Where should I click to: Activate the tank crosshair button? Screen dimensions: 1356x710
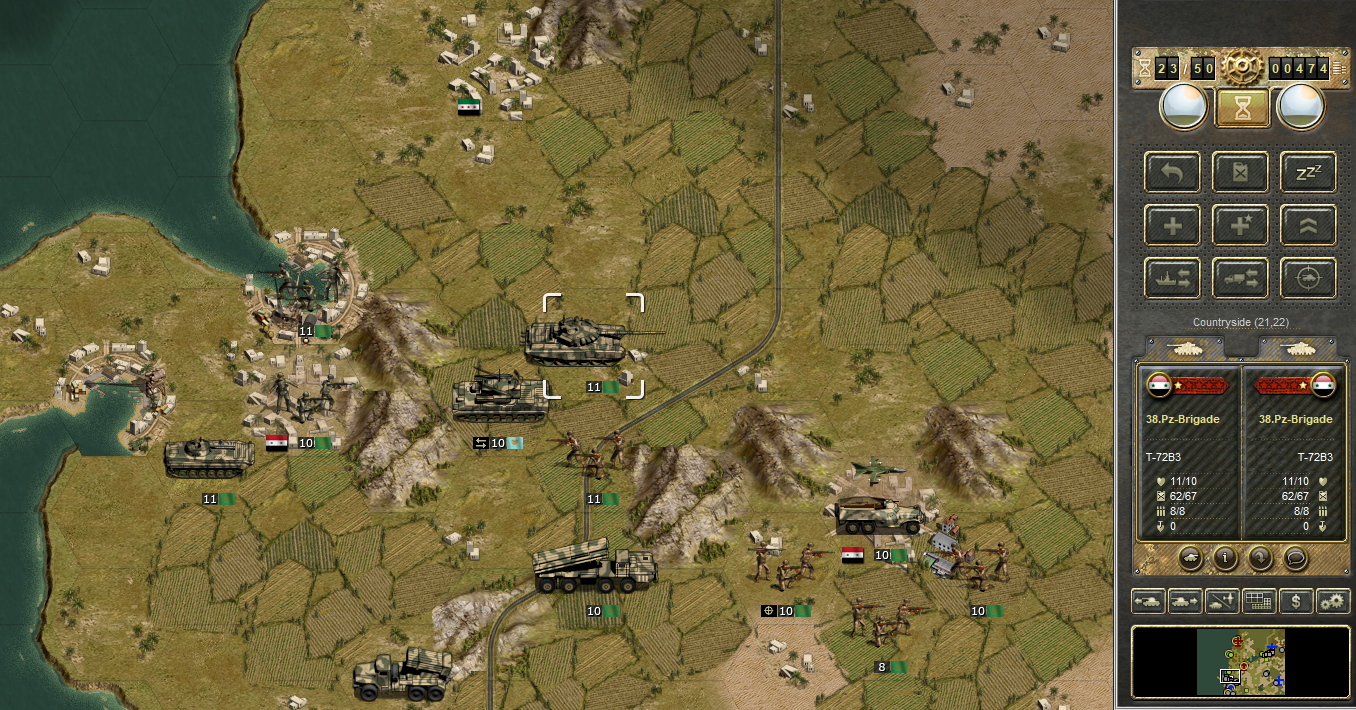tap(1308, 278)
